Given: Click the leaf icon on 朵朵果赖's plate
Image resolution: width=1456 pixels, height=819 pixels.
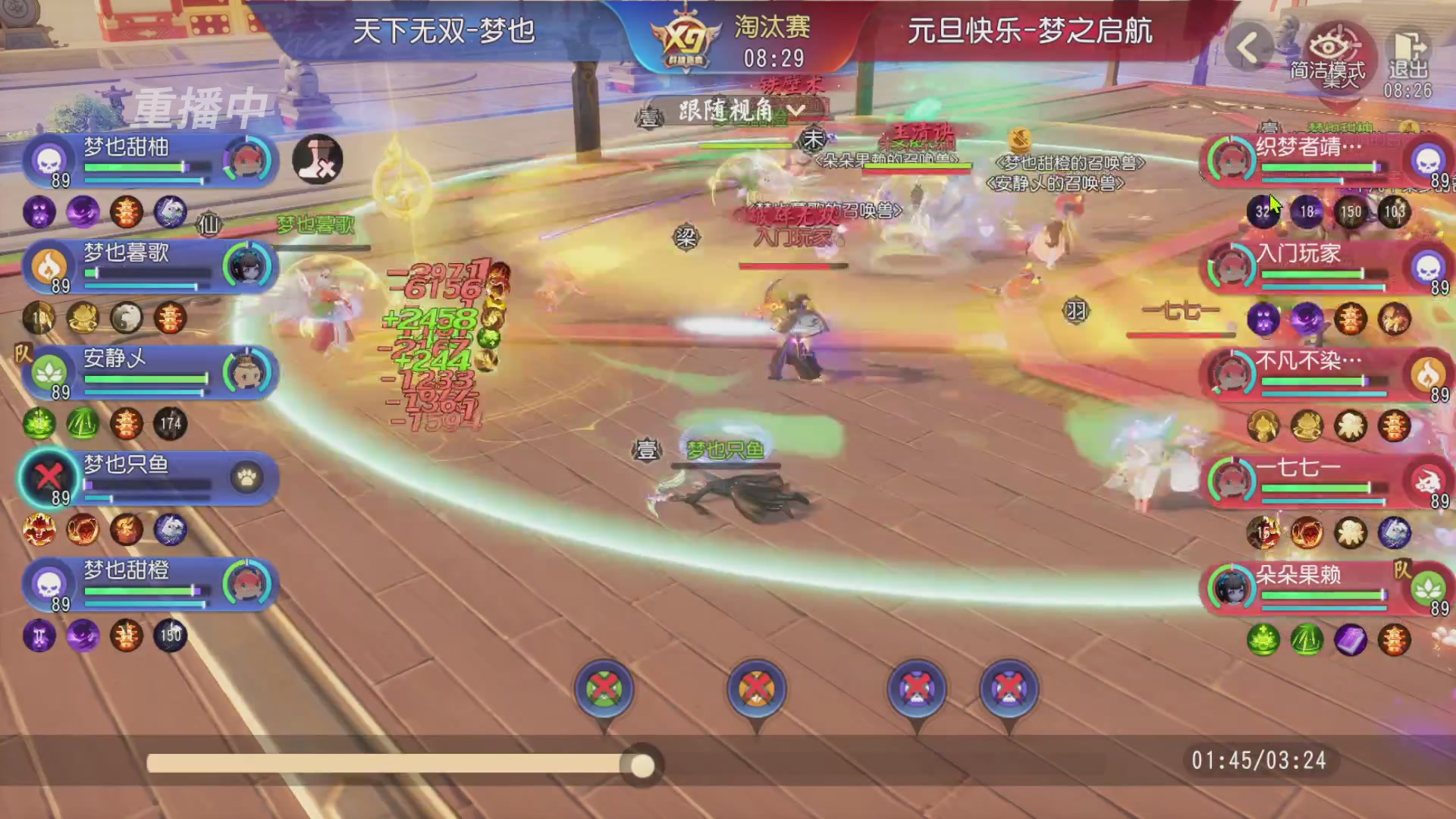Looking at the screenshot, I should 1429,585.
